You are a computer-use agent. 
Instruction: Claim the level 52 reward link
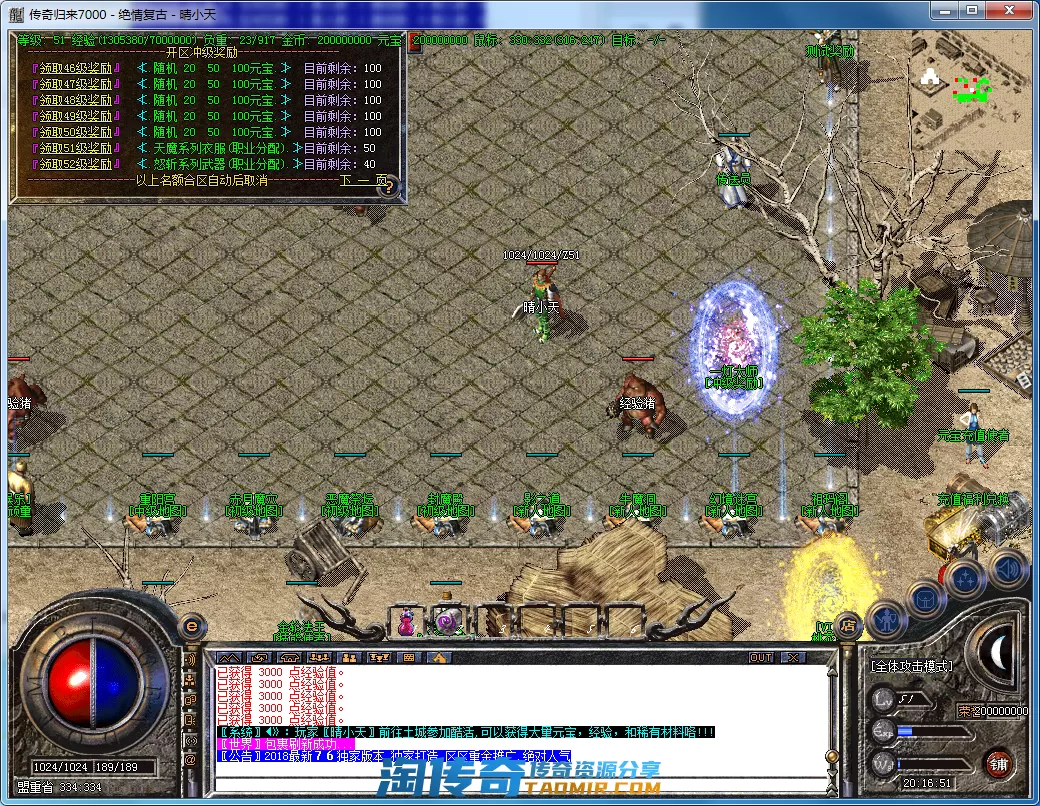coord(77,164)
